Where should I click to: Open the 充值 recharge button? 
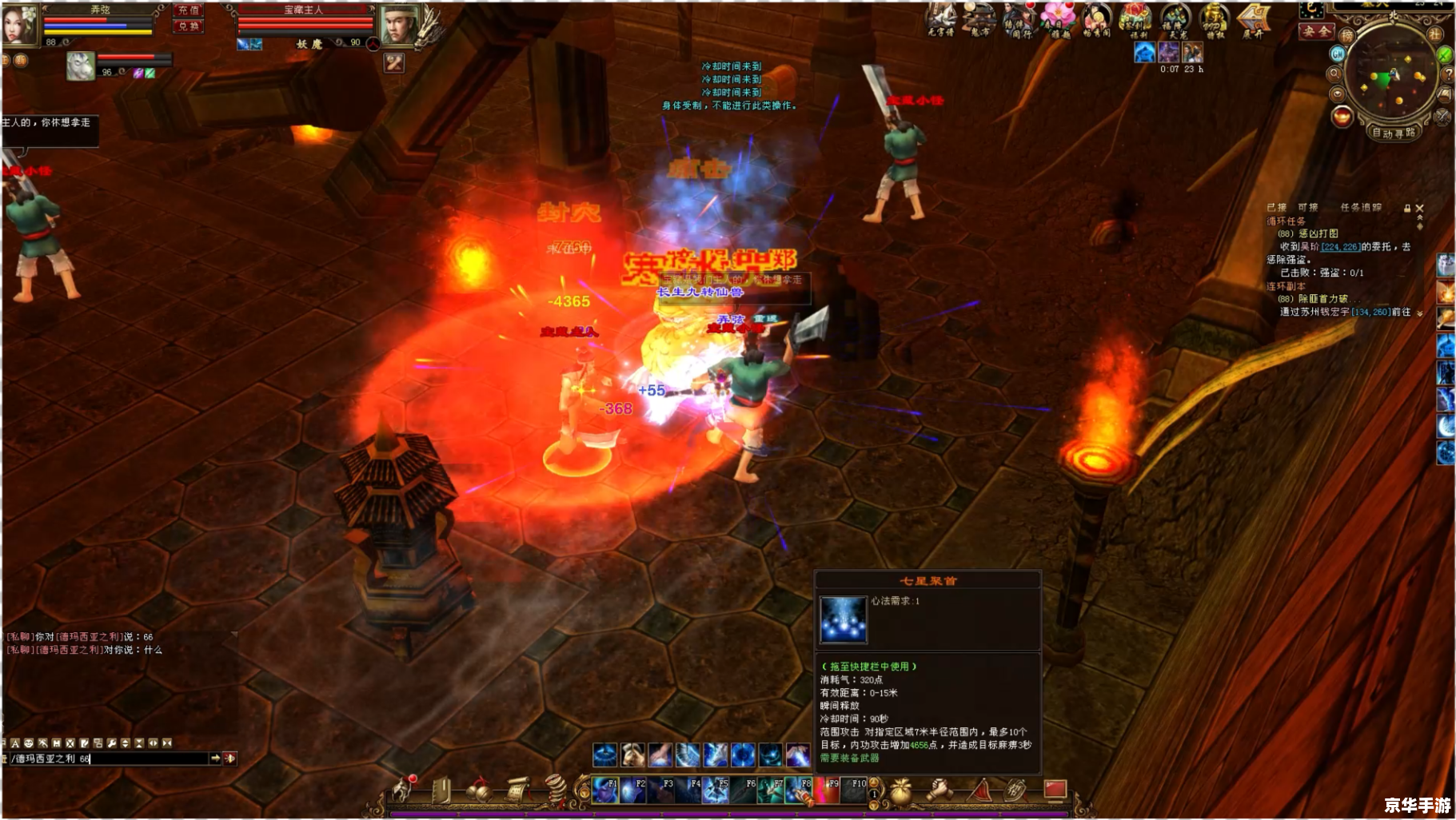[189, 10]
